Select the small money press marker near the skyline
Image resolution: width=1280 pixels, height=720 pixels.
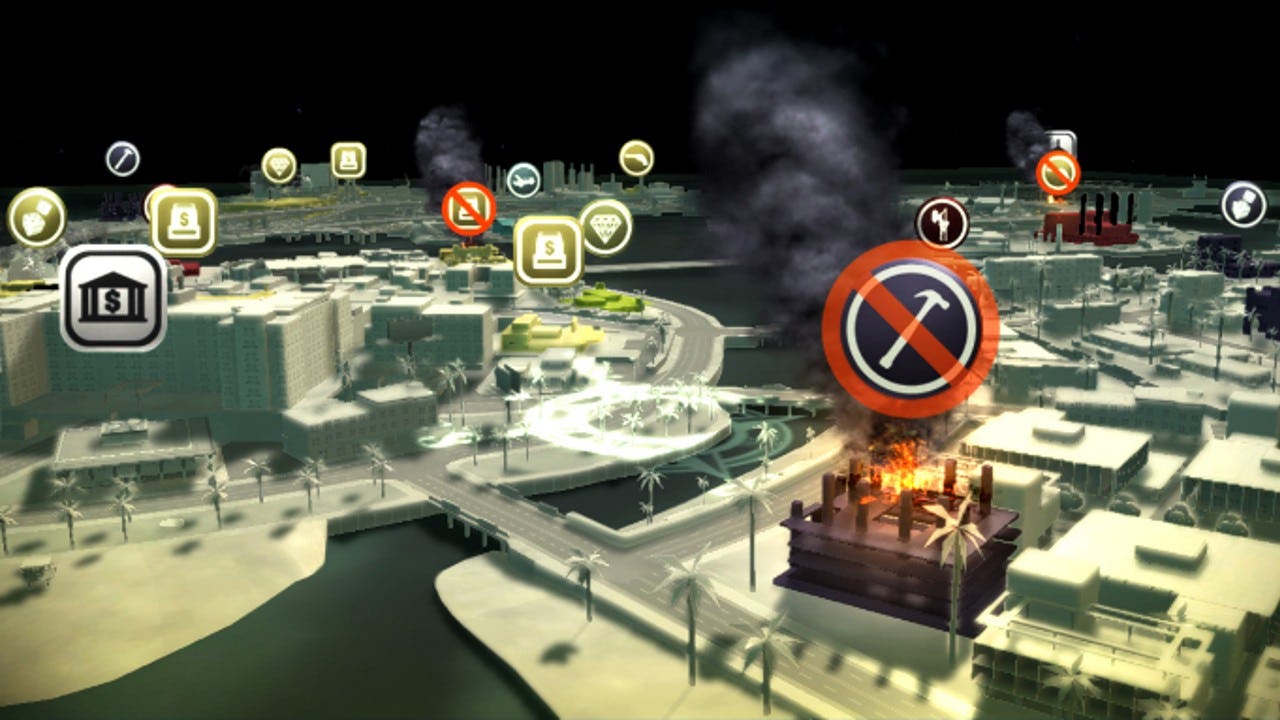tap(349, 161)
